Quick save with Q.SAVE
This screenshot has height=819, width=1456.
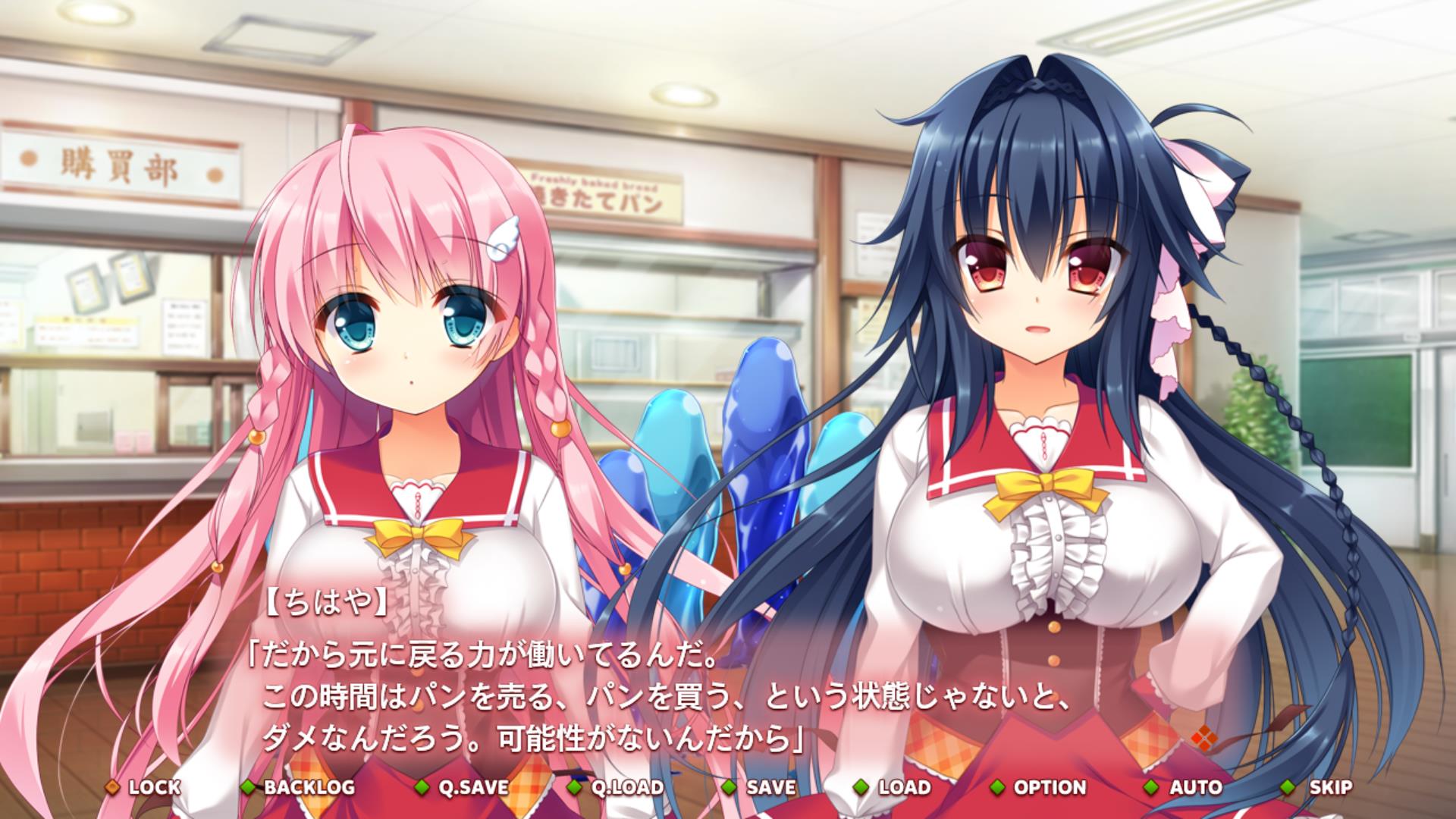click(464, 787)
